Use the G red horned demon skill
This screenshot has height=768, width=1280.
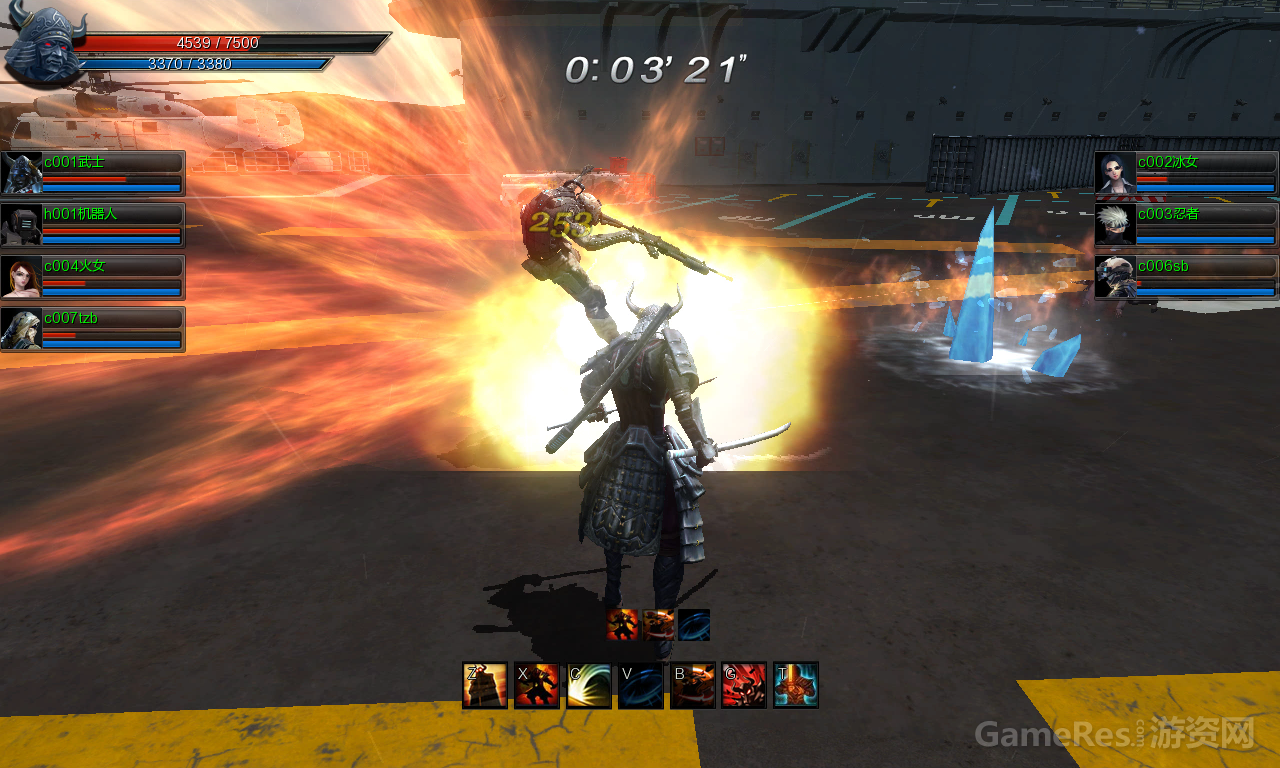click(744, 685)
